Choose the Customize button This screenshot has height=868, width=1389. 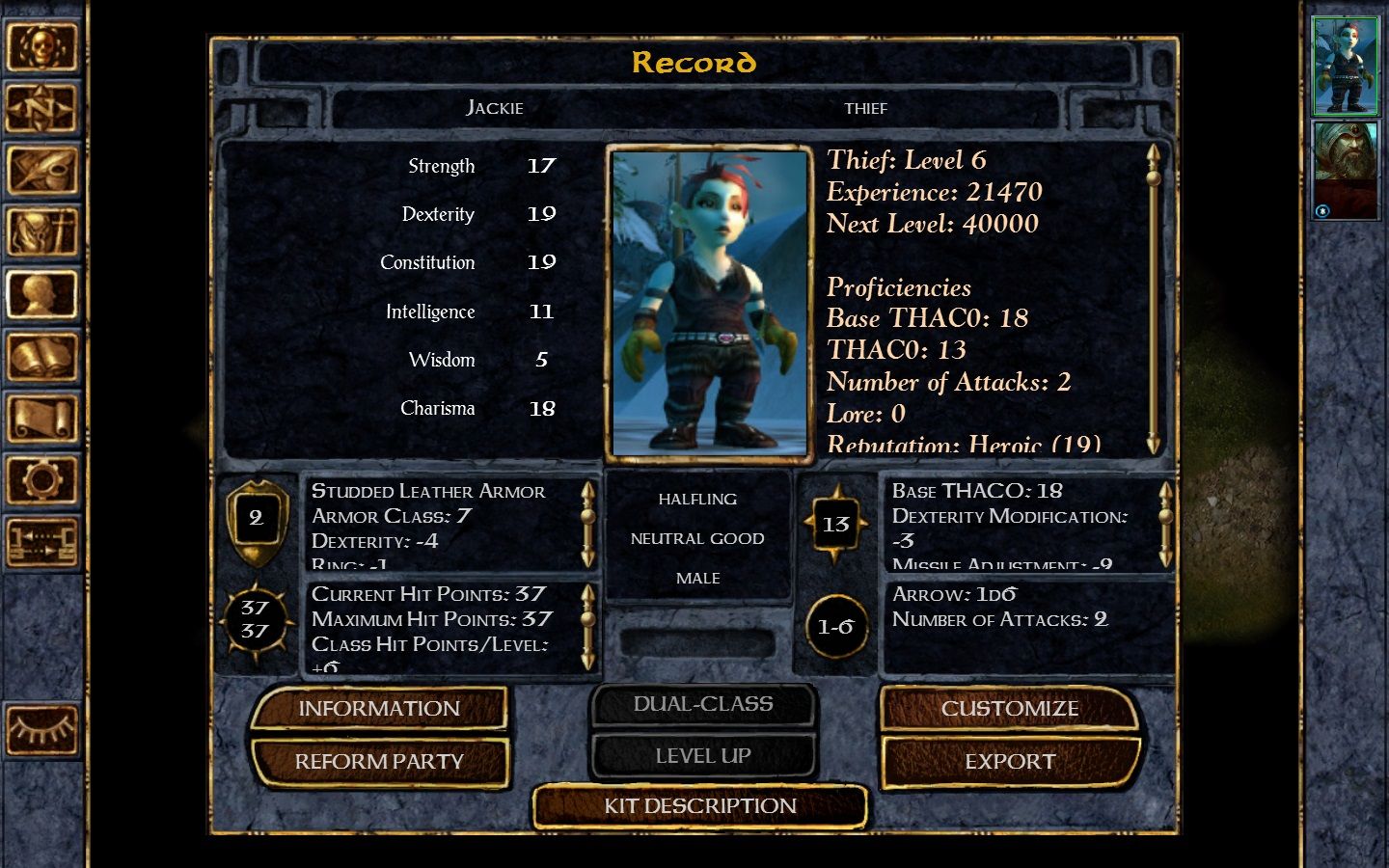pyautogui.click(x=1009, y=709)
